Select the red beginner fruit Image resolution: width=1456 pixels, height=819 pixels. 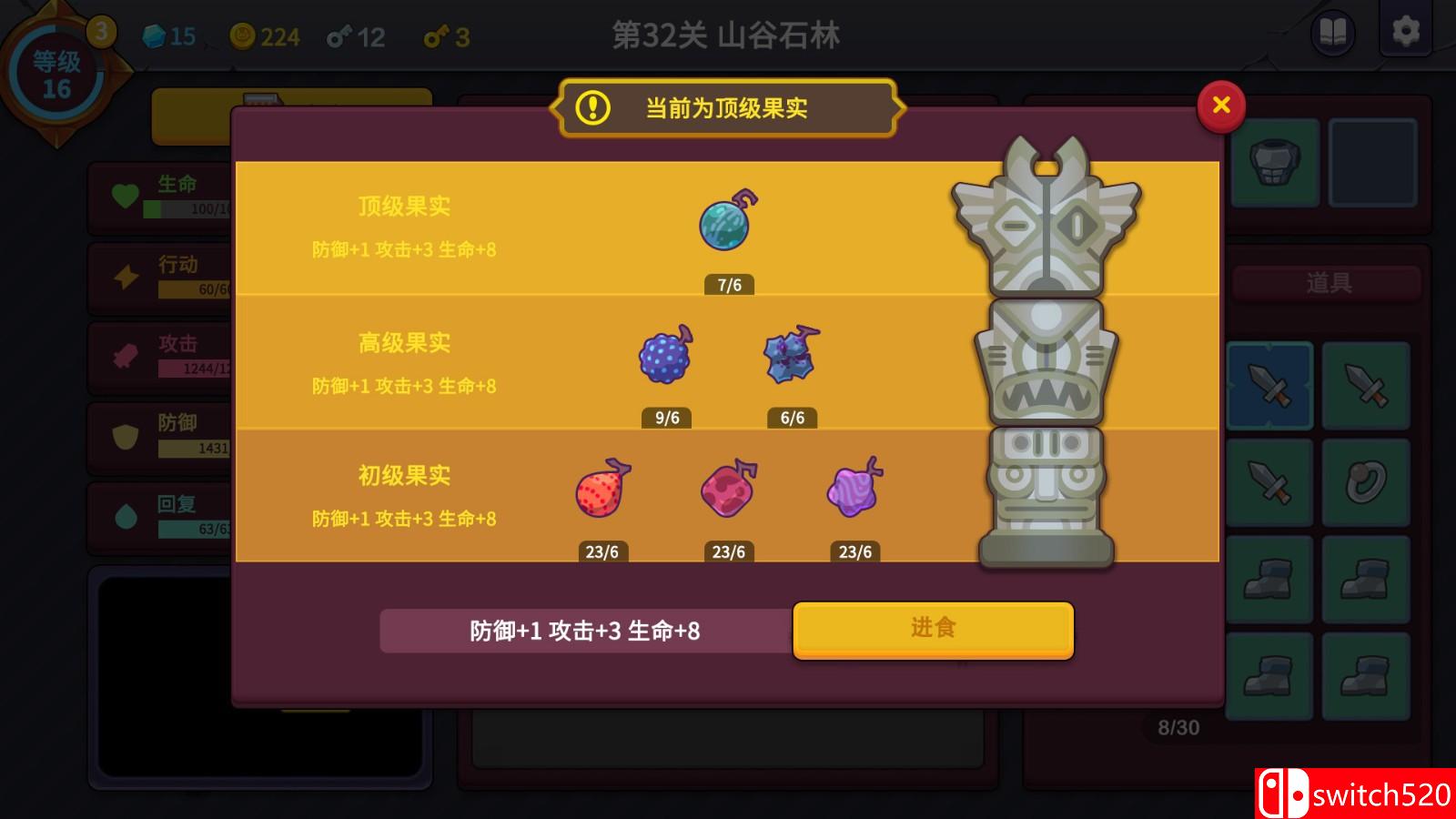(x=602, y=493)
